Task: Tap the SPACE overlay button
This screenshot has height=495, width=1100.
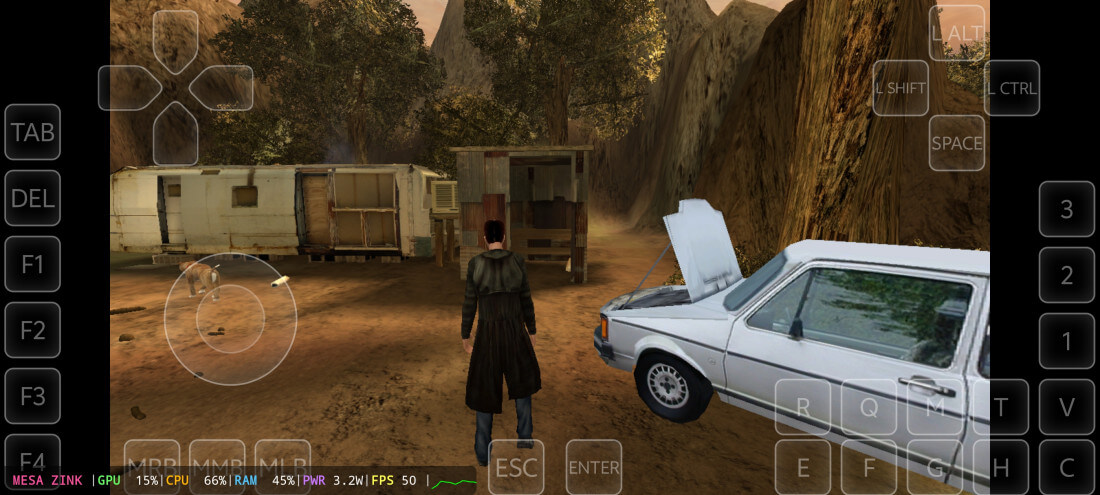Action: 957,143
